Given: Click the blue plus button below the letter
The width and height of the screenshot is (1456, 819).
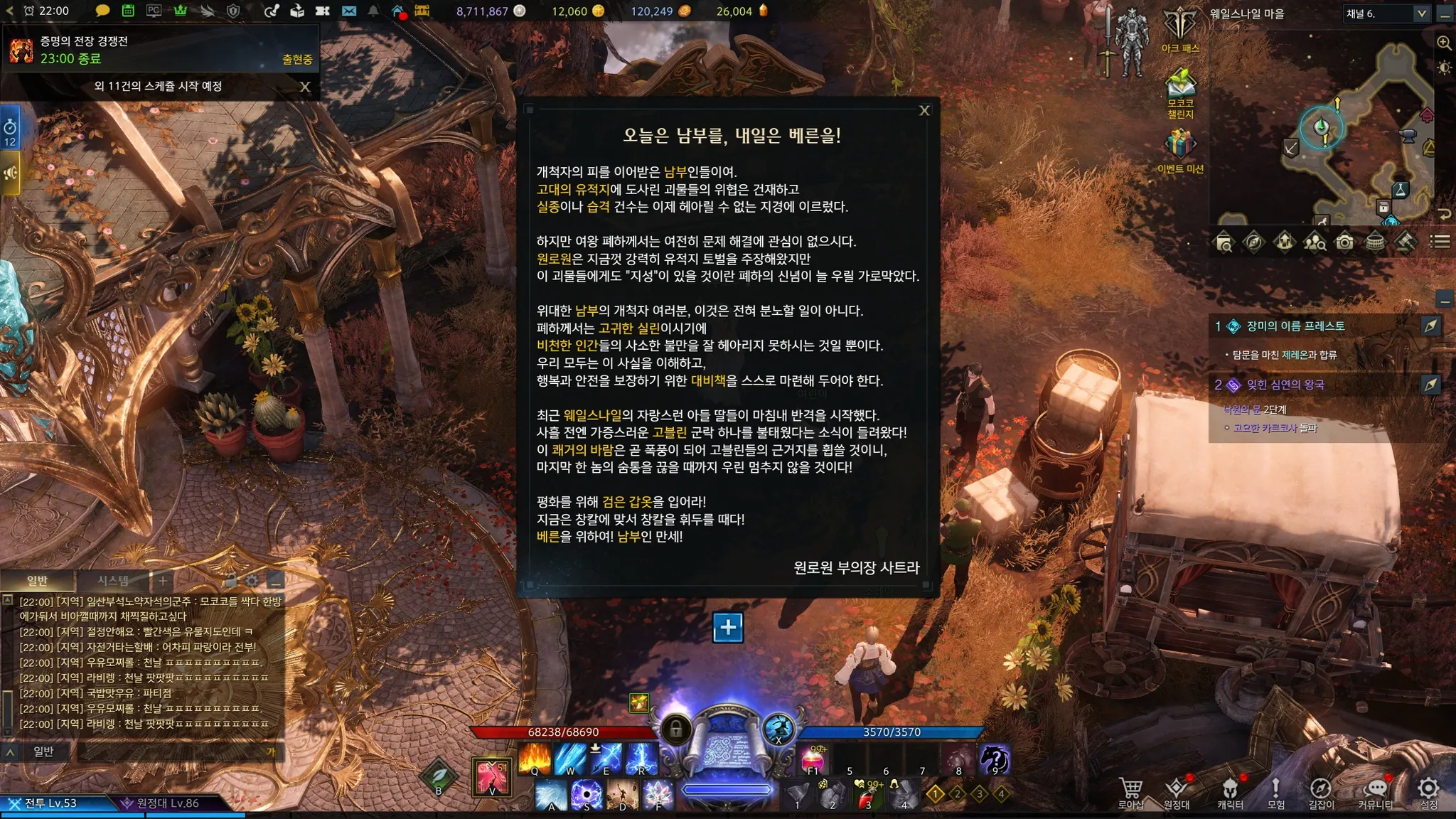Looking at the screenshot, I should (728, 627).
